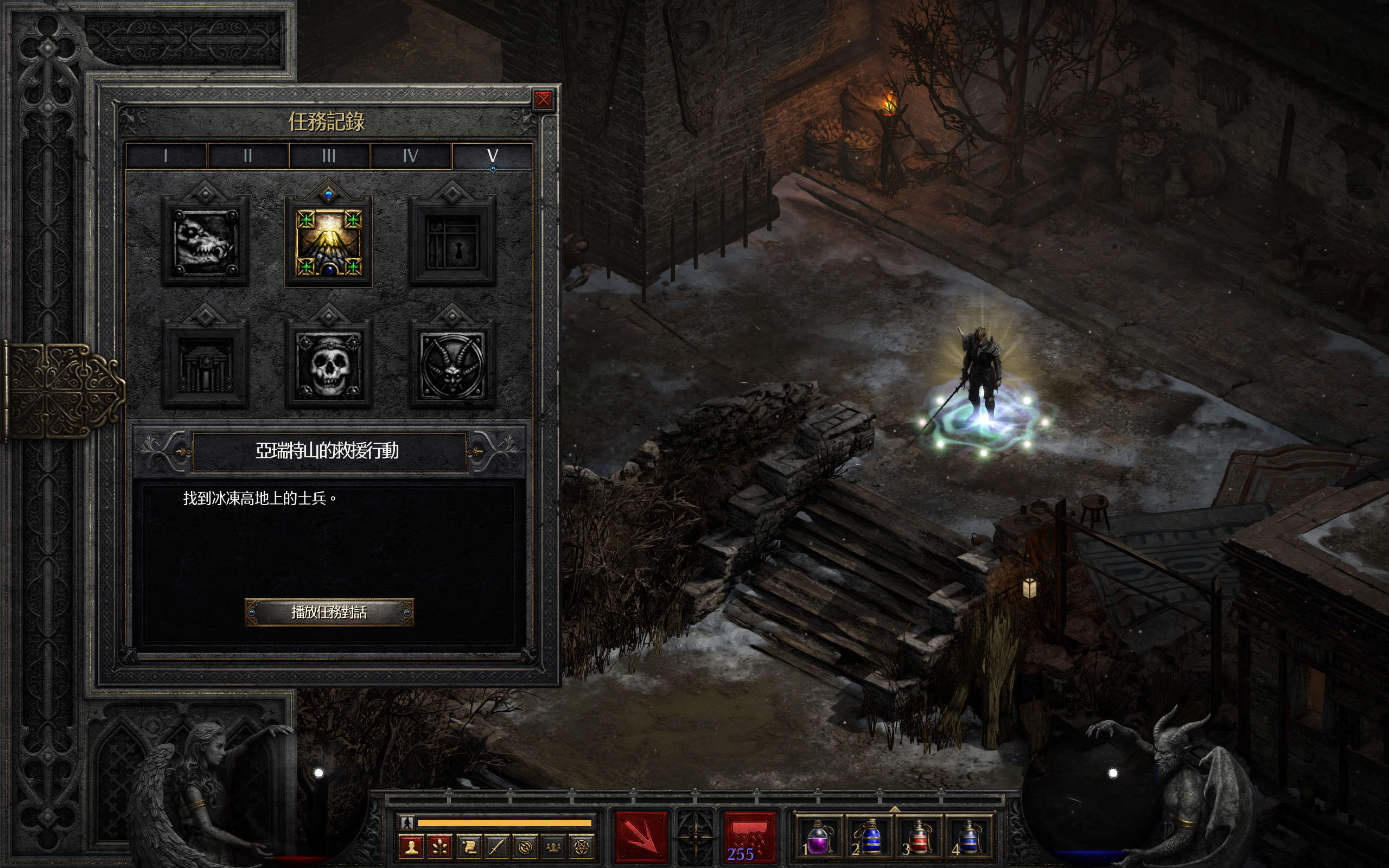Viewport: 1389px width, 868px height.
Task: Open the character sheet from the mini panel
Action: point(411,847)
